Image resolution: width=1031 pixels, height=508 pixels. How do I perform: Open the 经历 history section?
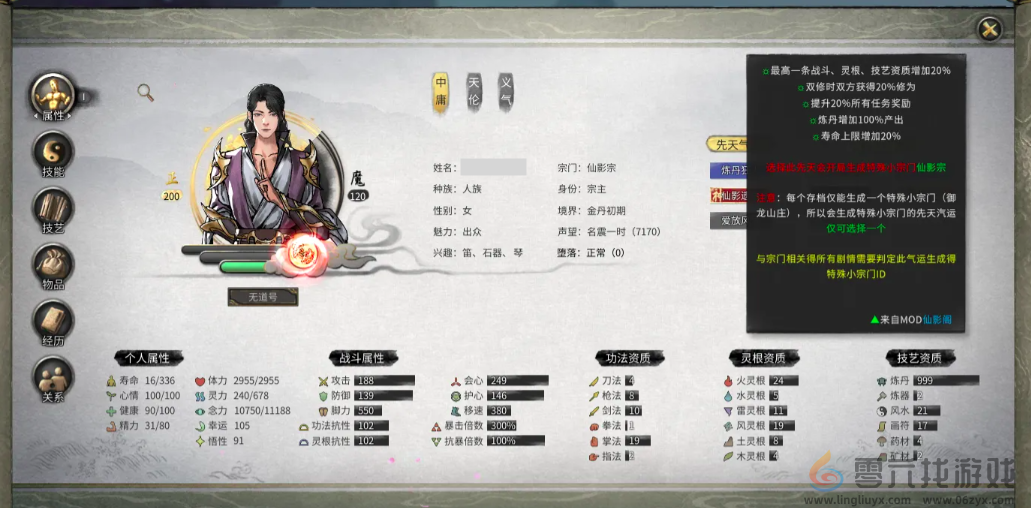[53, 322]
